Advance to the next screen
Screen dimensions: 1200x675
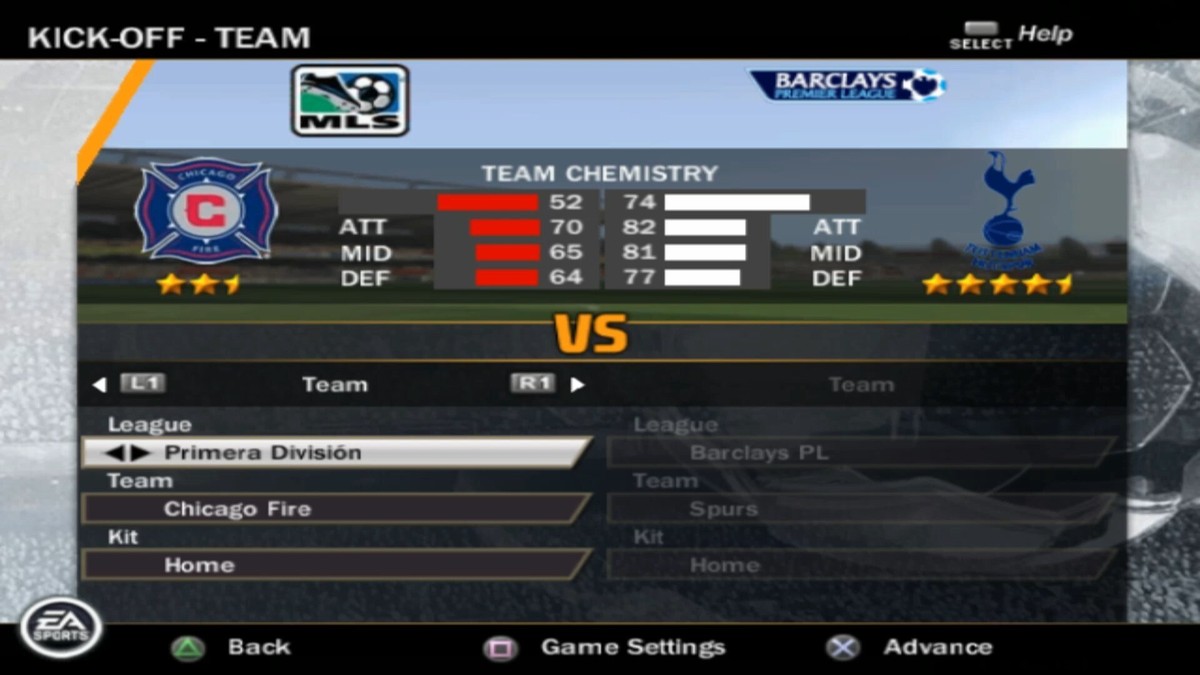[x=910, y=647]
